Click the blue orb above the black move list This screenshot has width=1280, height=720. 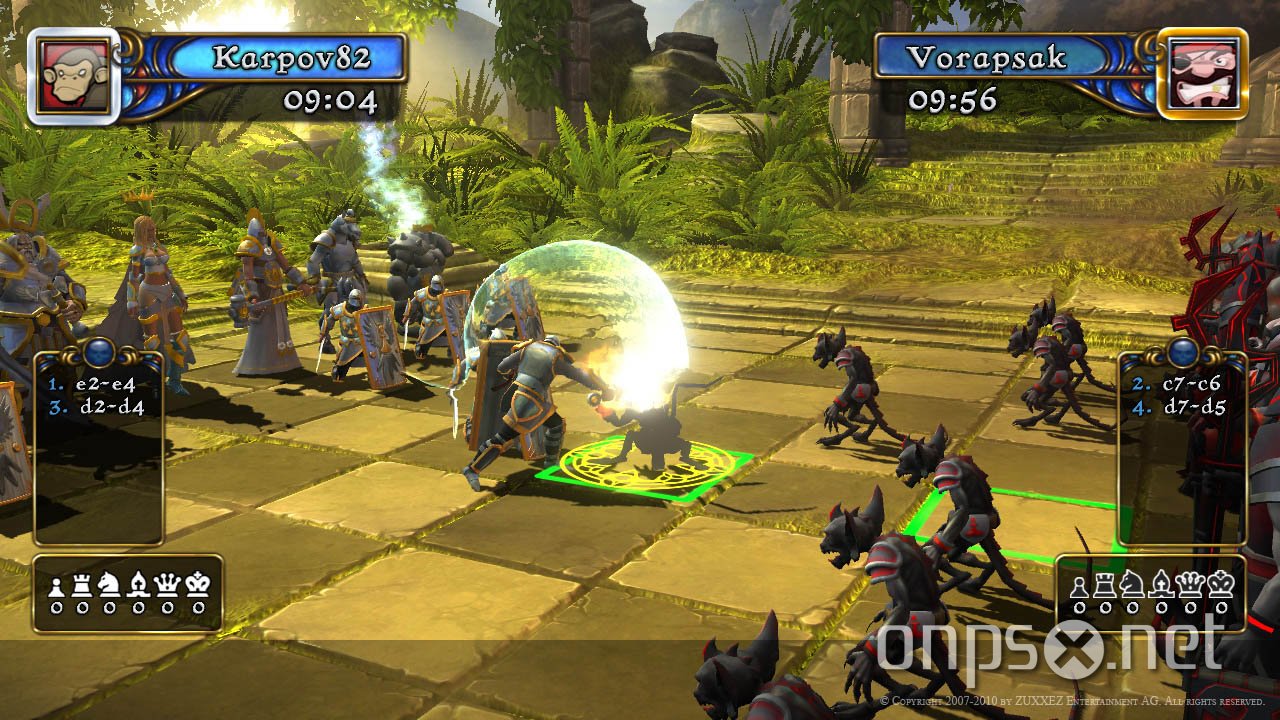pyautogui.click(x=1182, y=350)
